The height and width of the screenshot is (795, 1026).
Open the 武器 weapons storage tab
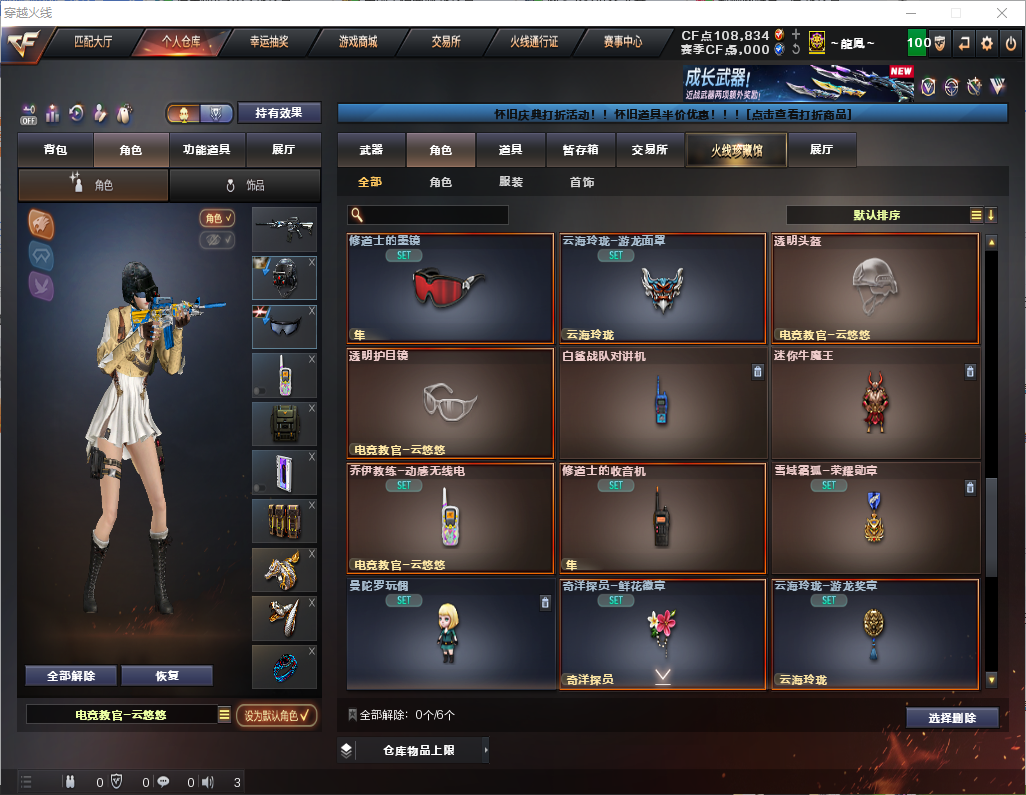371,150
